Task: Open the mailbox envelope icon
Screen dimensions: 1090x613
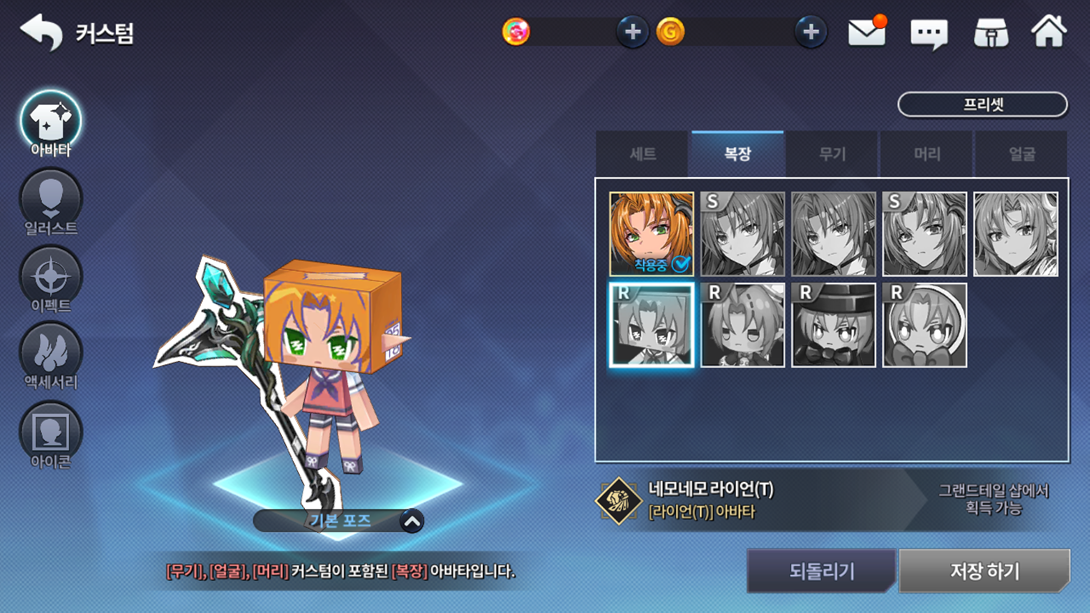Action: coord(866,33)
